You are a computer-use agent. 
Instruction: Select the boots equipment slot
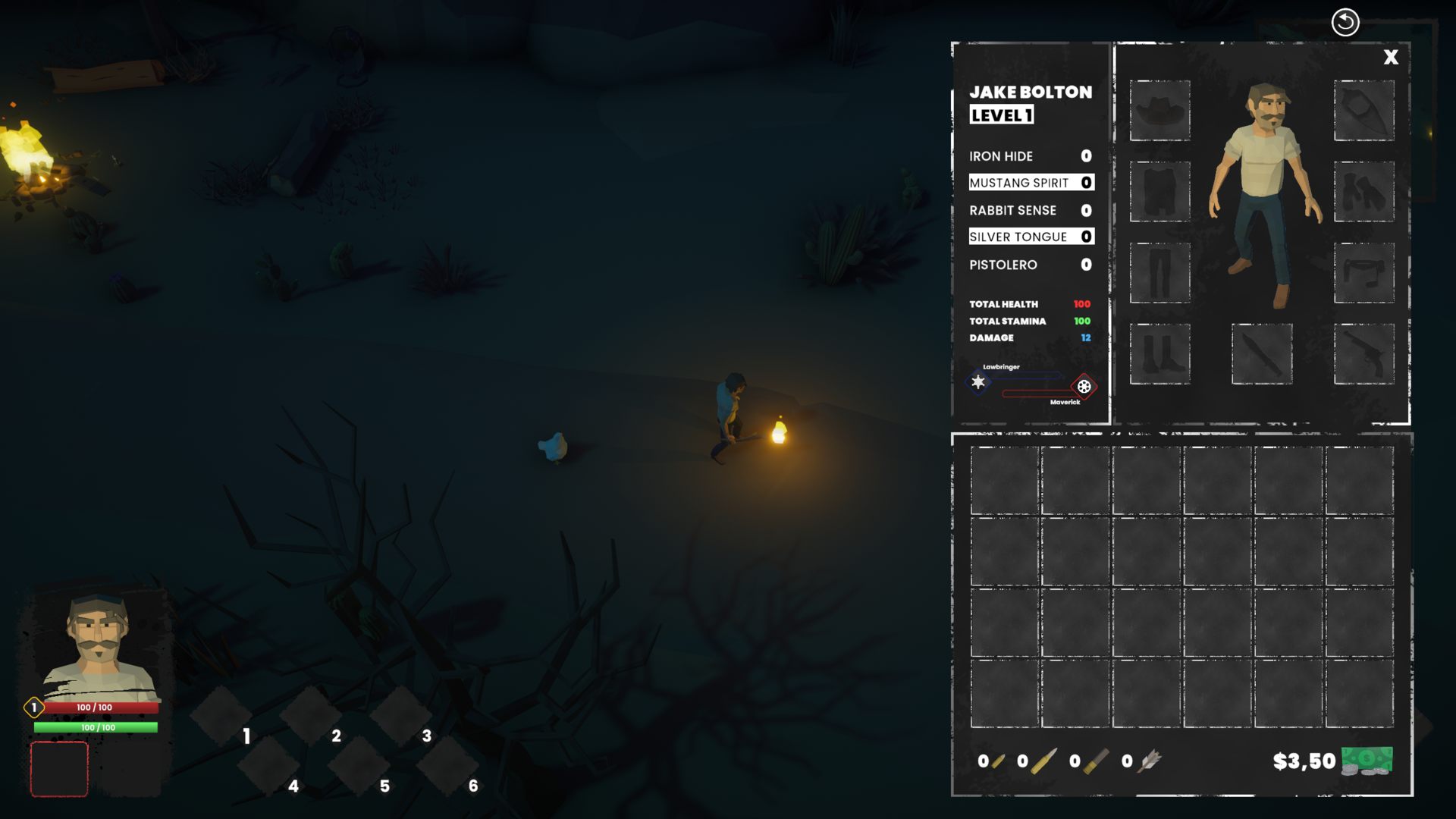click(x=1159, y=353)
